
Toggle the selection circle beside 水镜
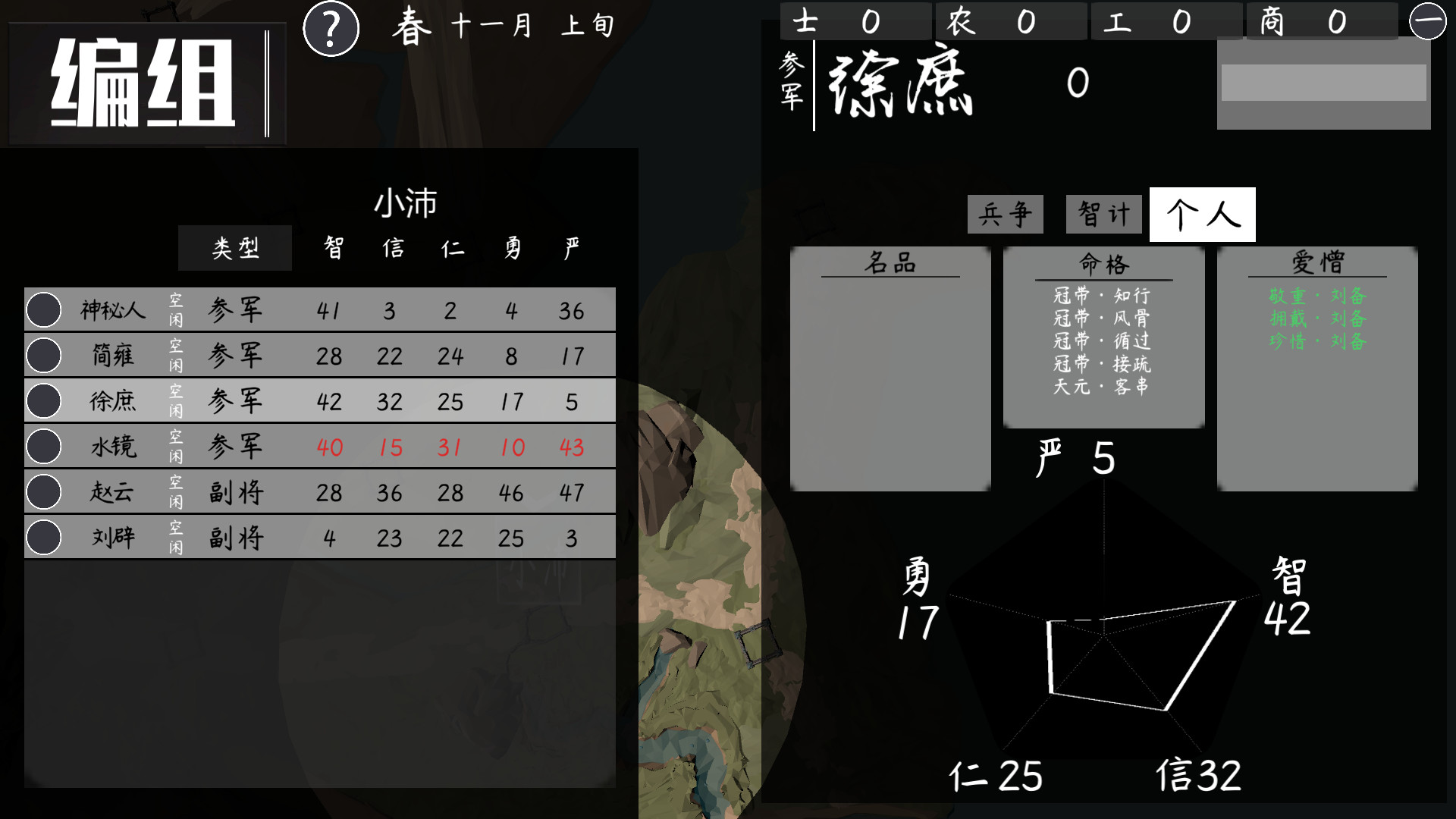coord(43,446)
